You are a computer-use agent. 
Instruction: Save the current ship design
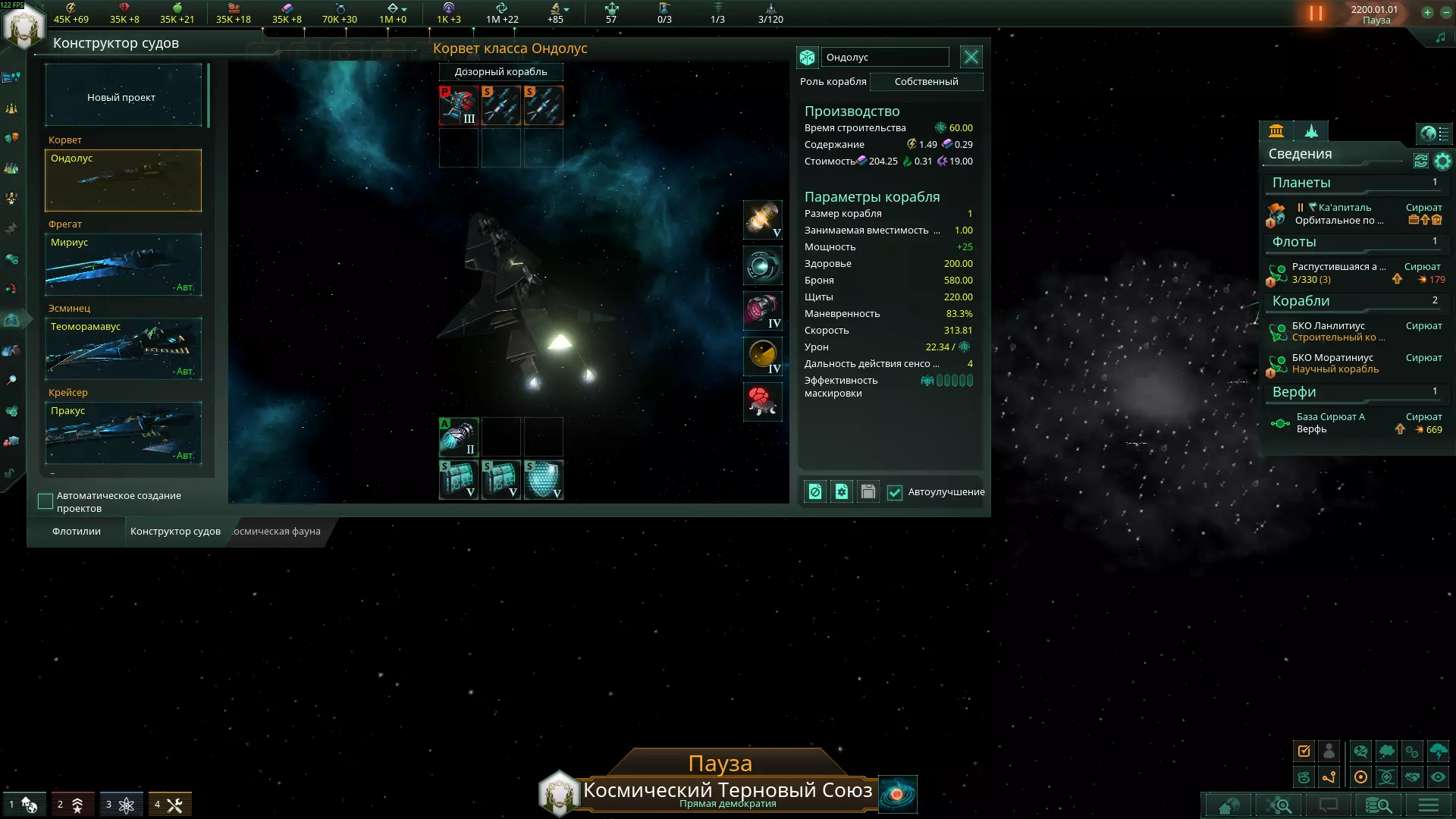pos(868,492)
